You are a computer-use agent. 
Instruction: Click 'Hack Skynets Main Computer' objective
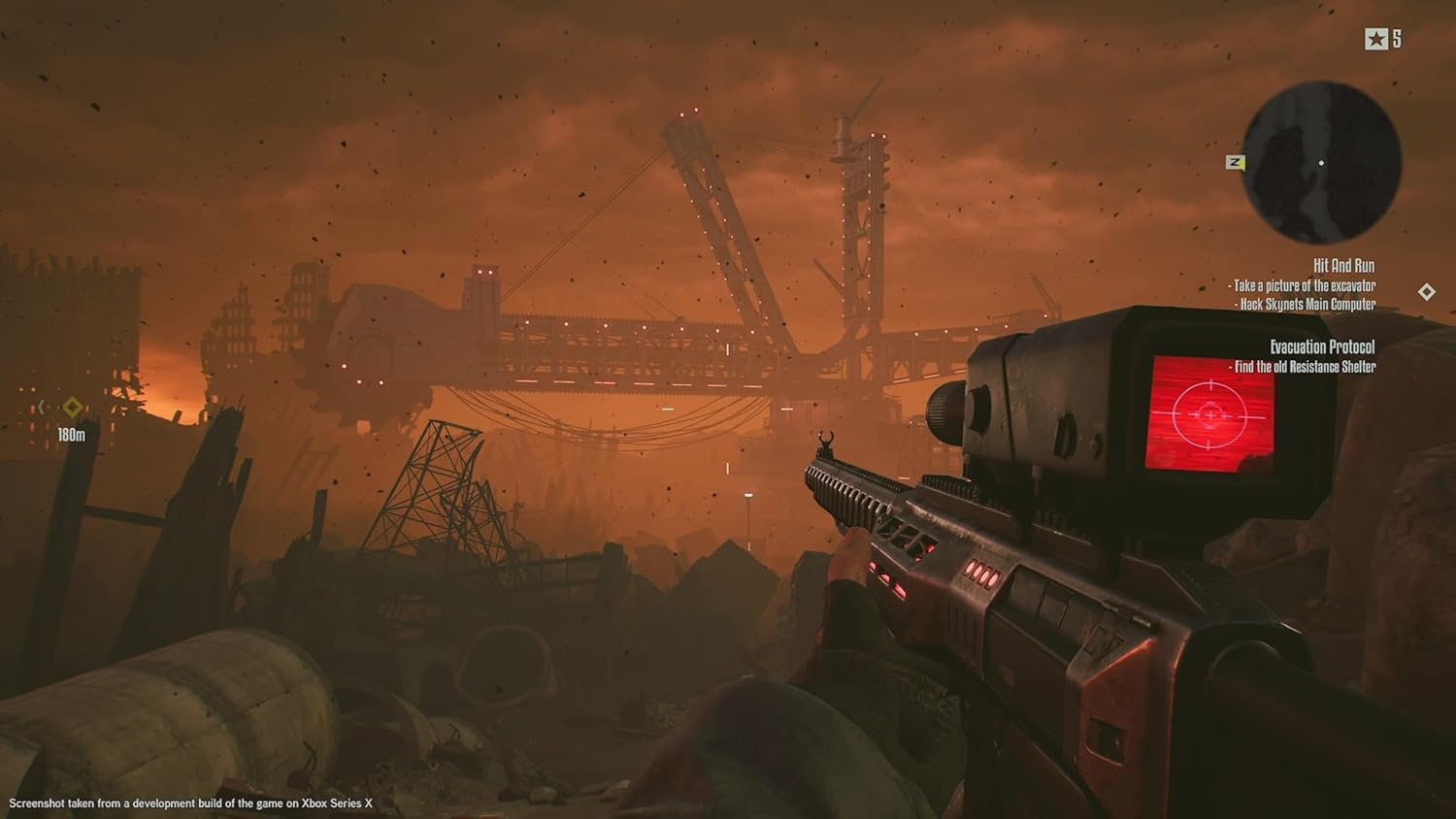pos(1306,303)
